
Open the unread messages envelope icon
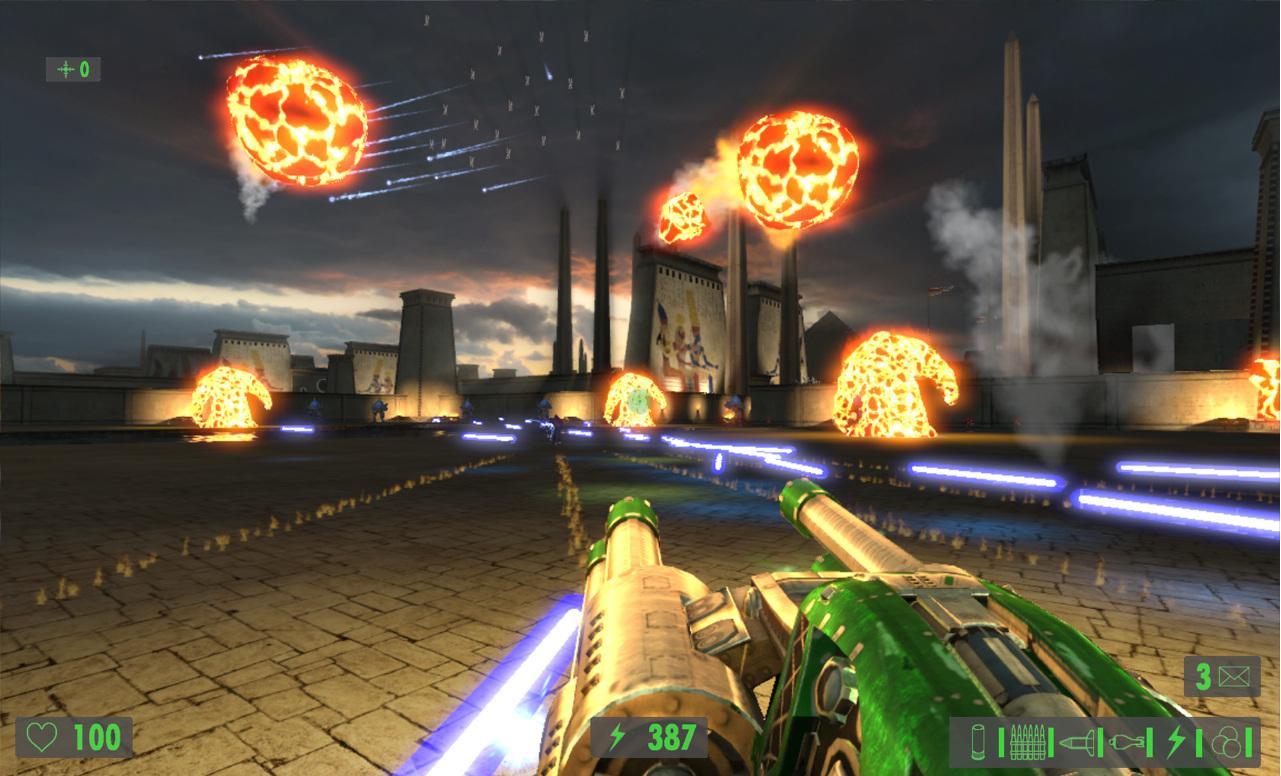click(1236, 676)
